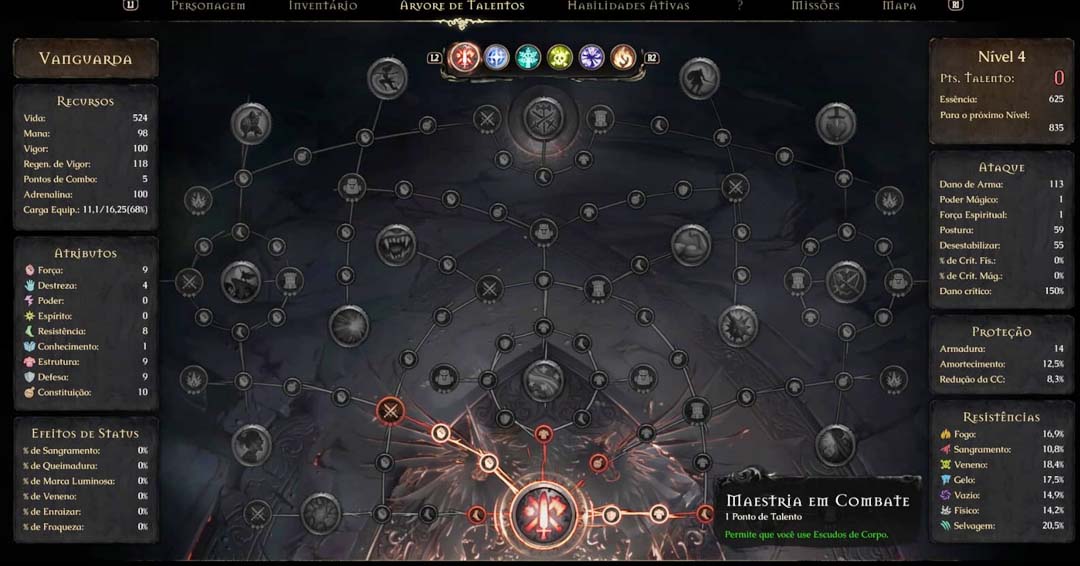This screenshot has height=566, width=1080.
Task: Select the green skull talent tree
Action: pyautogui.click(x=560, y=57)
